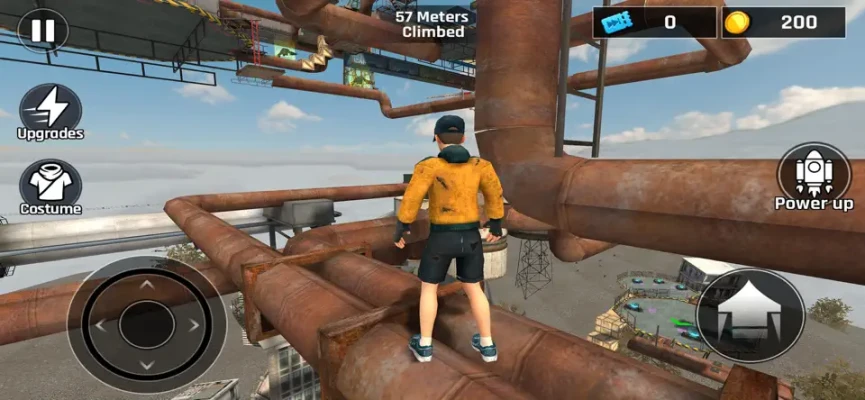The height and width of the screenshot is (400, 865).
Task: Open the Costume menu
Action: [x=50, y=184]
